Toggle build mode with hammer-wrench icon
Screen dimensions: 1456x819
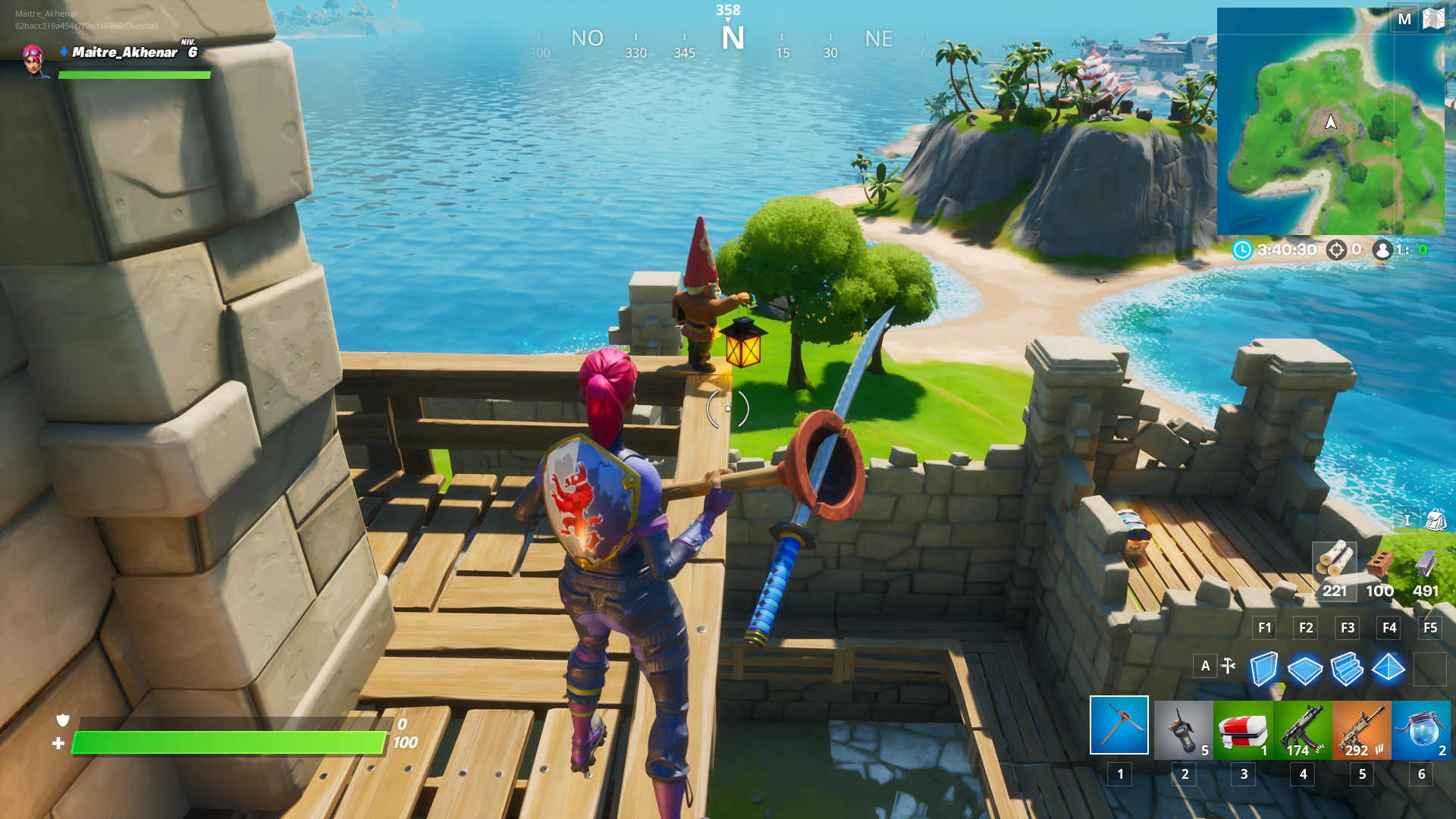click(x=1228, y=666)
